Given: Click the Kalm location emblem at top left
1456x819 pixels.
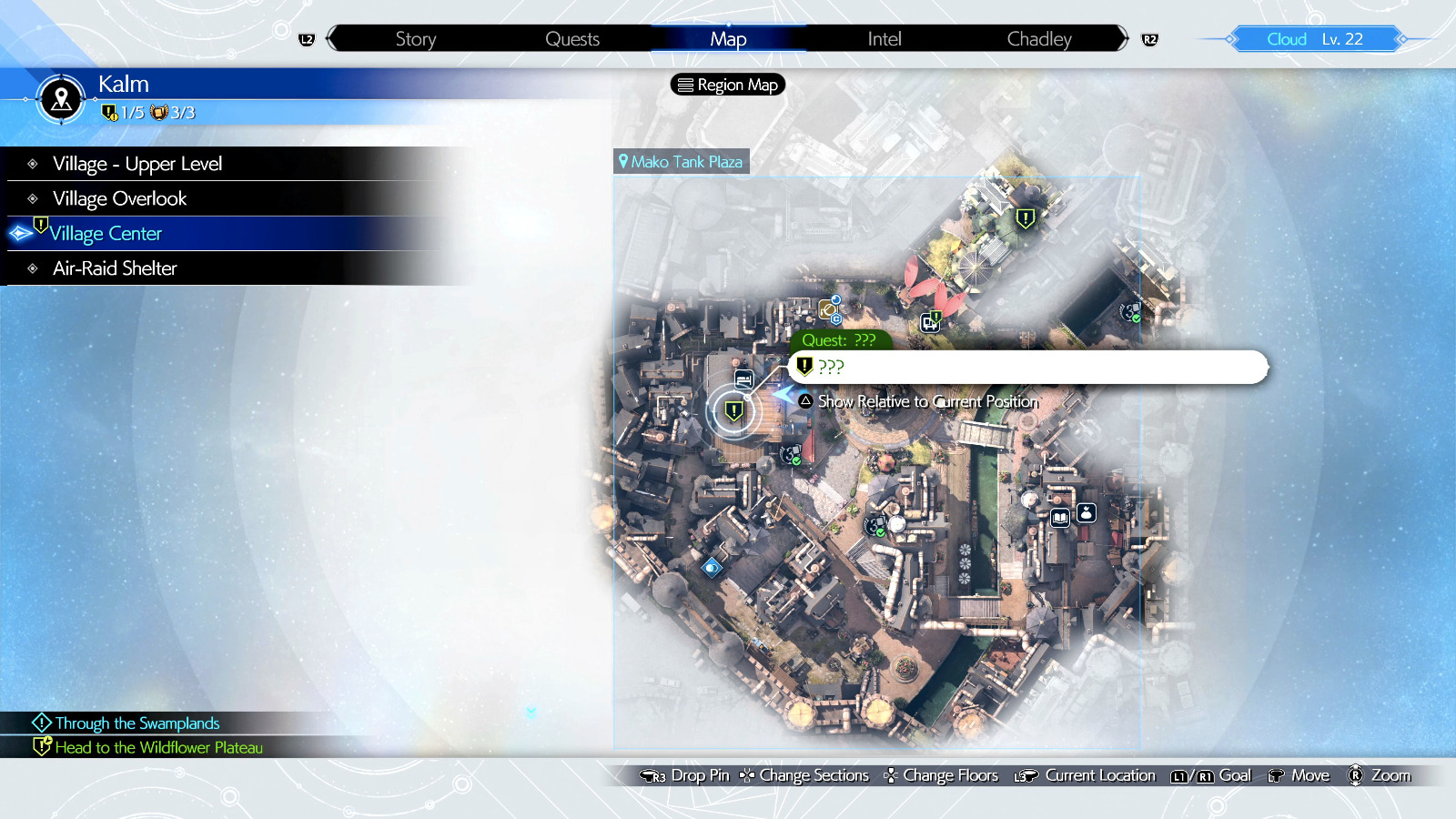Looking at the screenshot, I should click(60, 100).
